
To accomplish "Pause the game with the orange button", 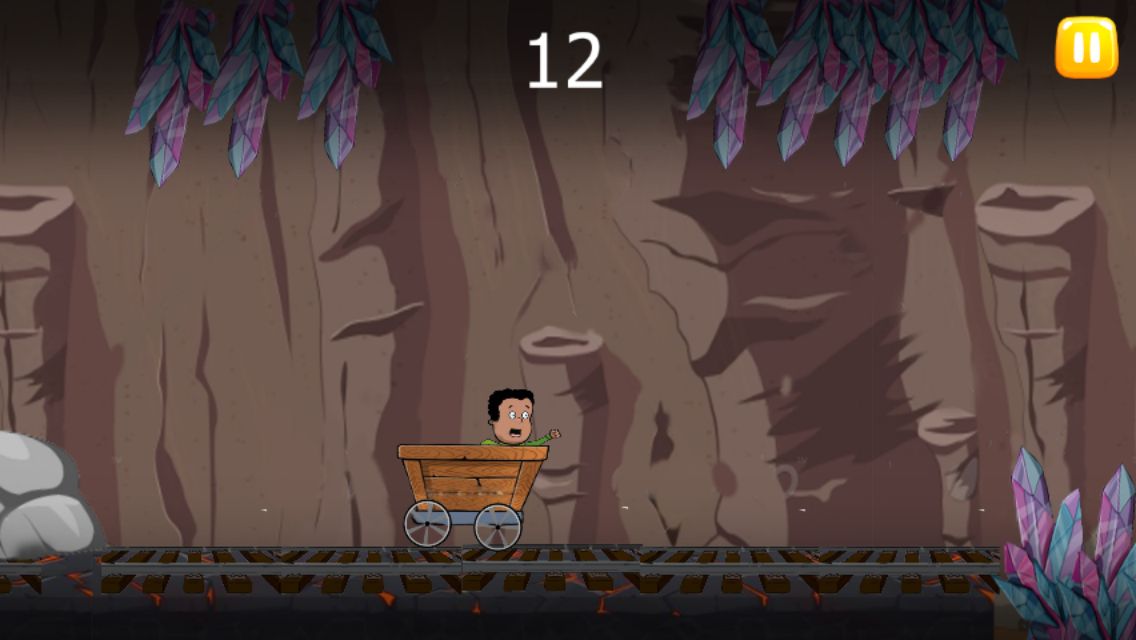I will 1086,47.
